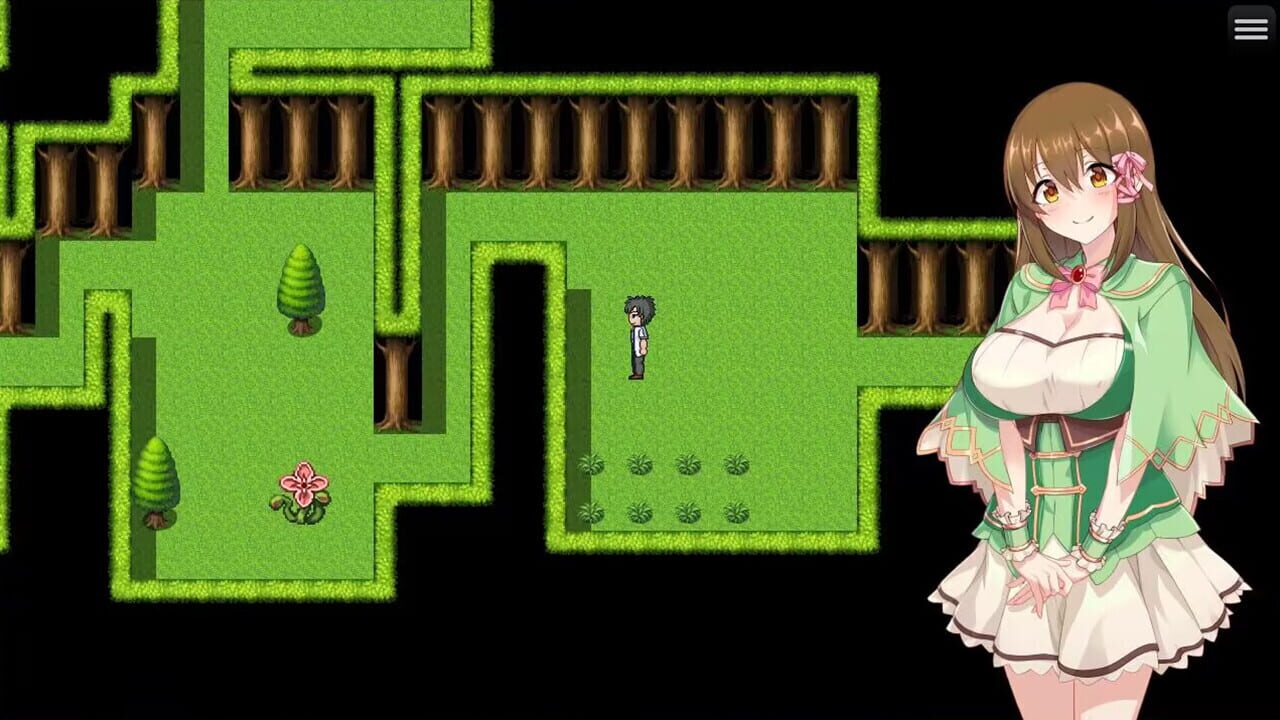The image size is (1280, 720).
Task: Click the lower-left pine tree sprite
Action: [155, 480]
